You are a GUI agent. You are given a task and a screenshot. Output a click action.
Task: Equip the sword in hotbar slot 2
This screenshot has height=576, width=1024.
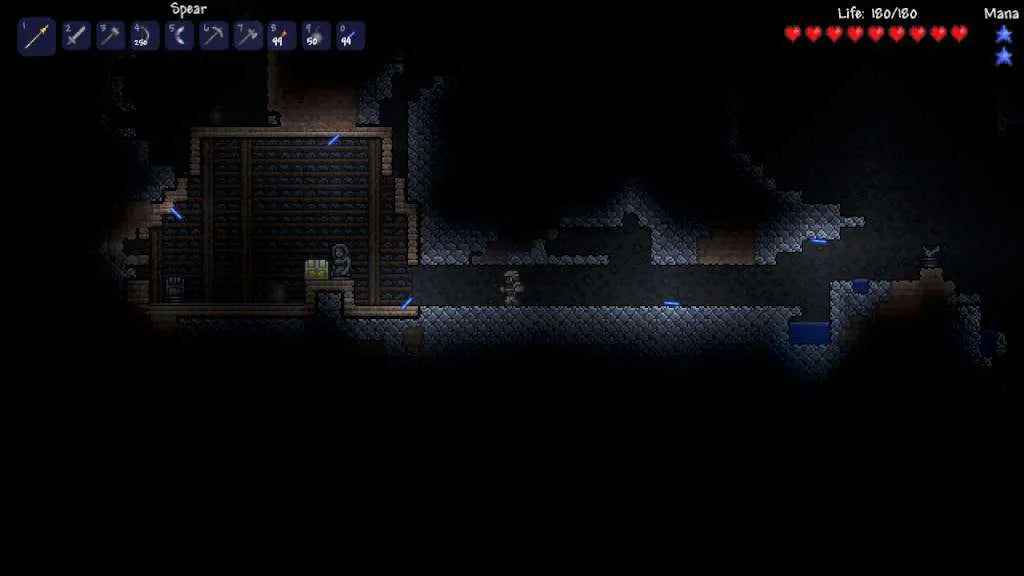(77, 37)
